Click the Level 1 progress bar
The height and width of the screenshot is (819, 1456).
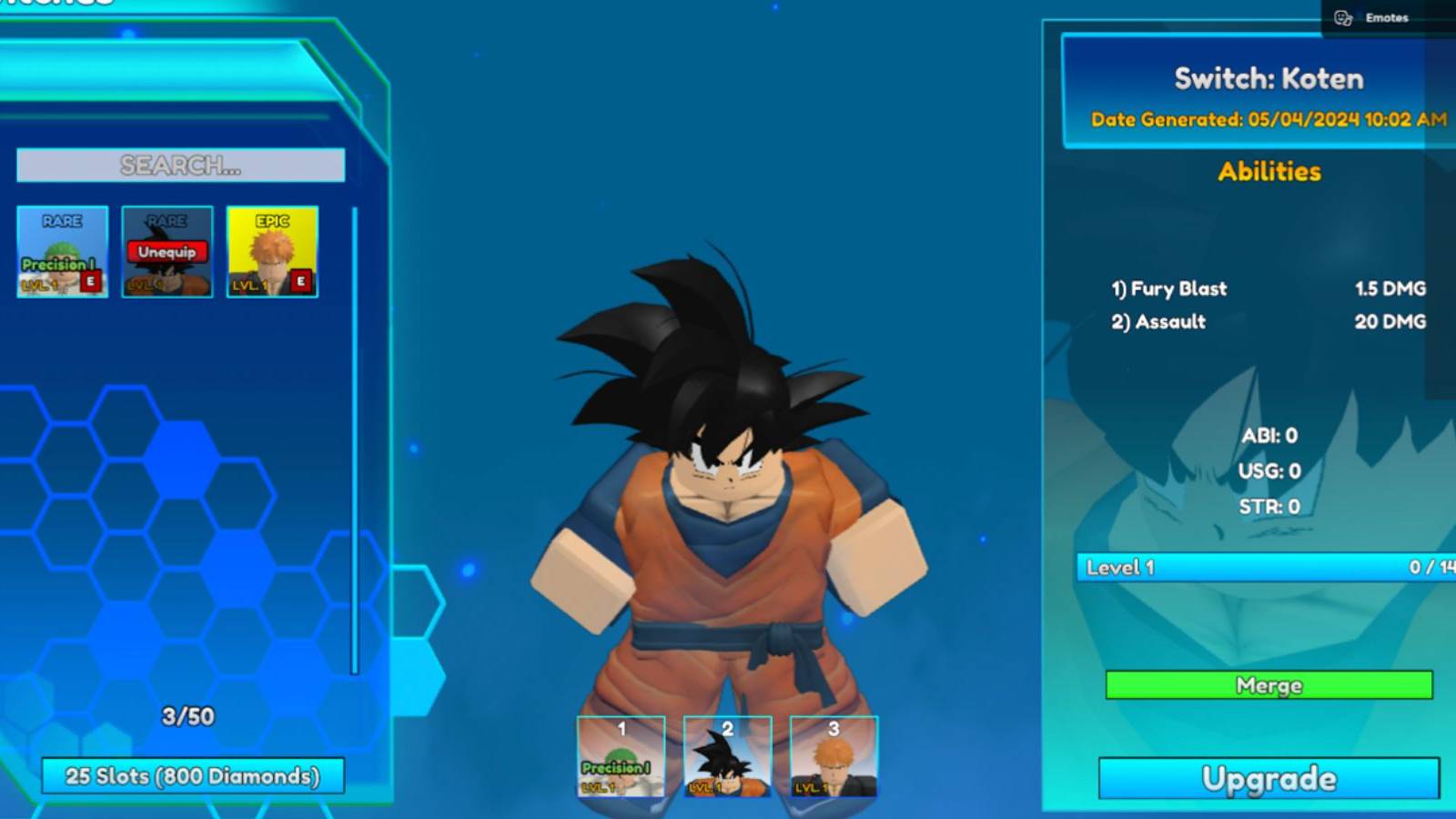click(x=1265, y=567)
